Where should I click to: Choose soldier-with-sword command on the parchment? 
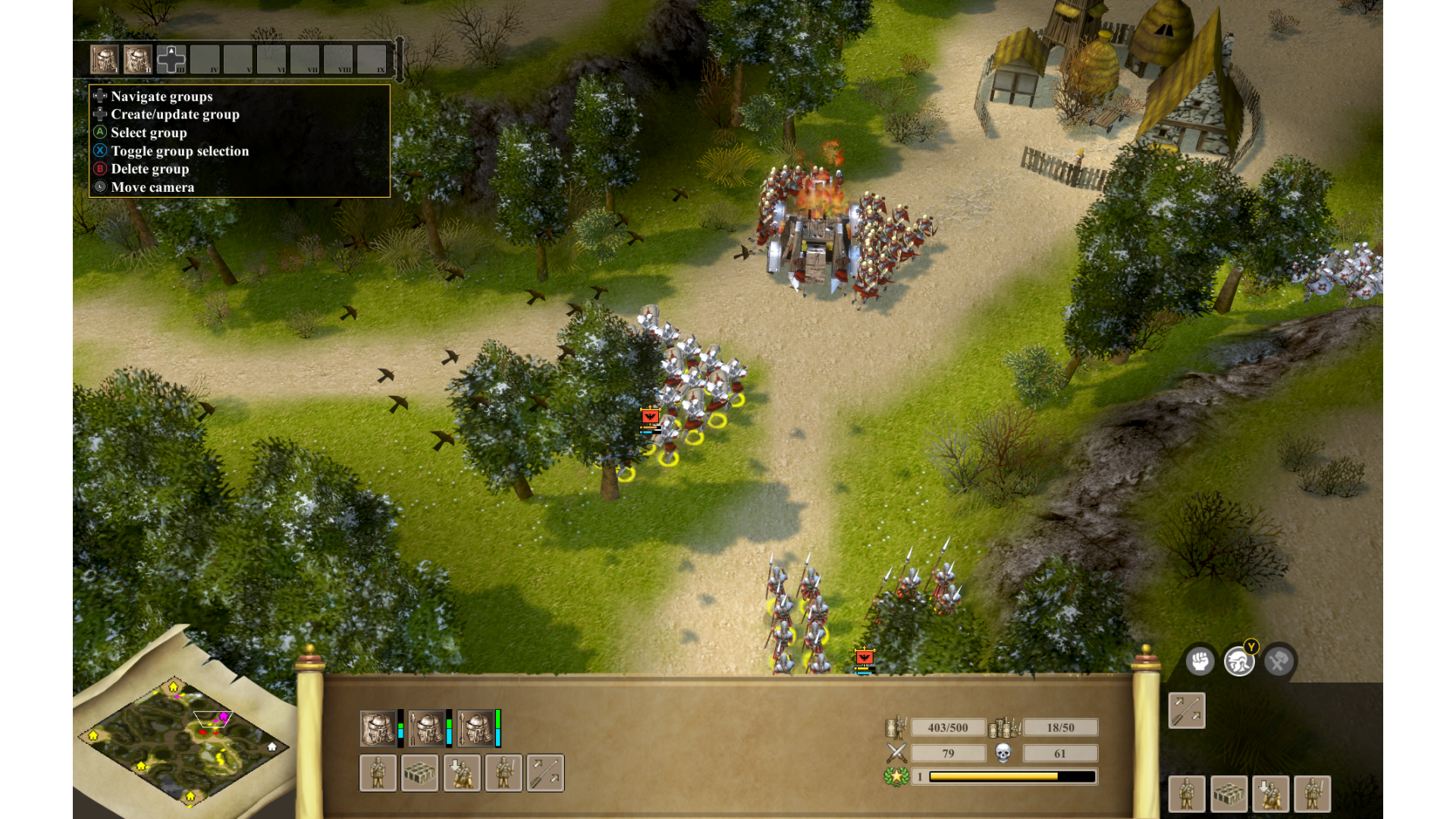[x=504, y=773]
